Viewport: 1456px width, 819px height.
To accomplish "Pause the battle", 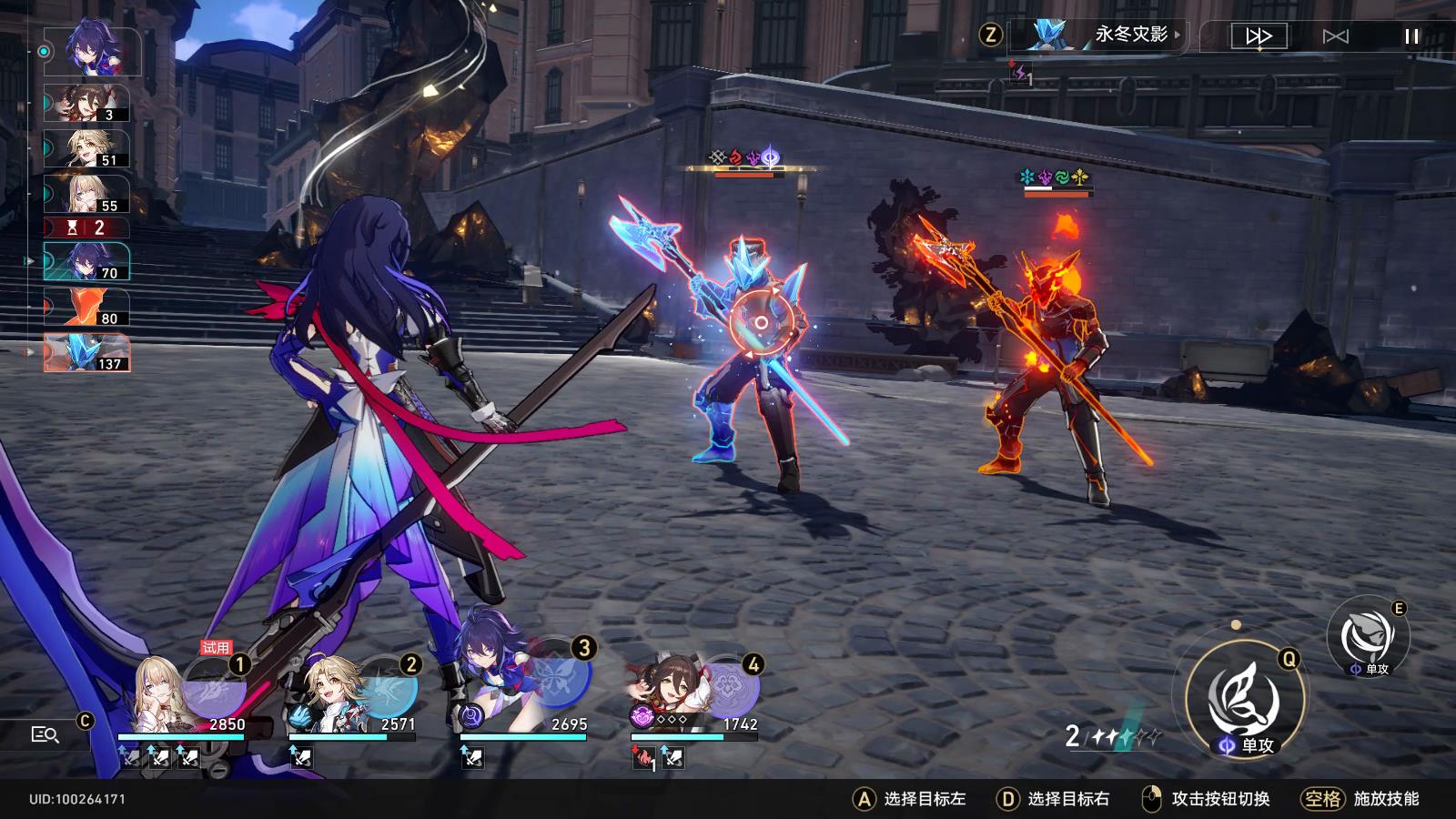I will point(1411,36).
